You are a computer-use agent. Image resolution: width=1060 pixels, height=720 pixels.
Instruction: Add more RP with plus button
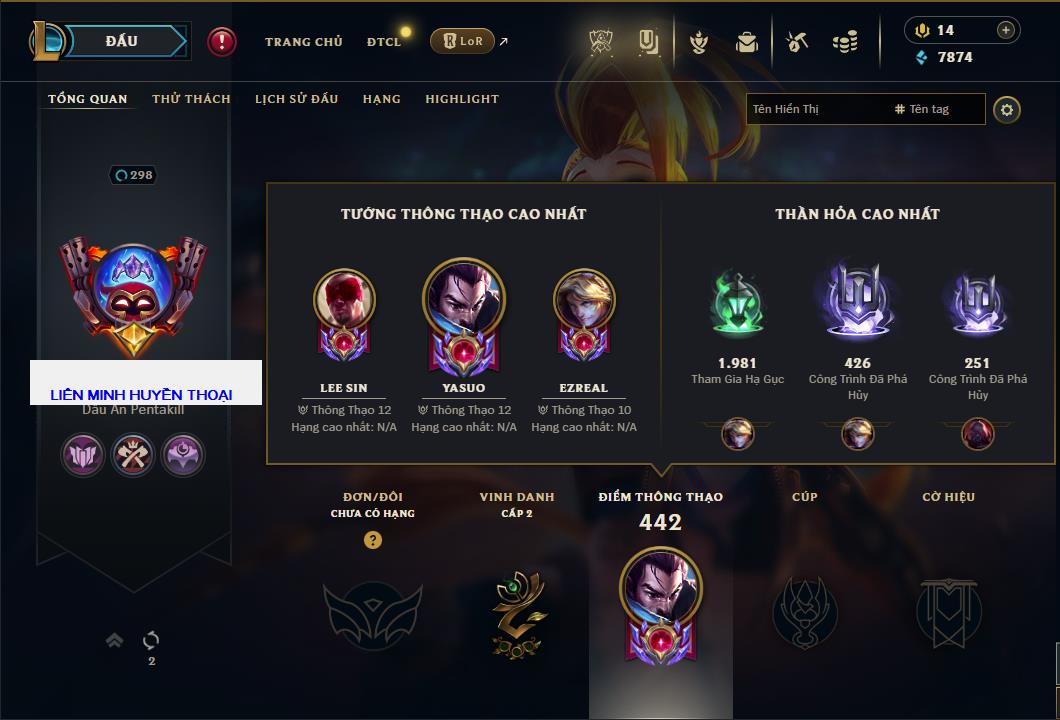[1006, 30]
